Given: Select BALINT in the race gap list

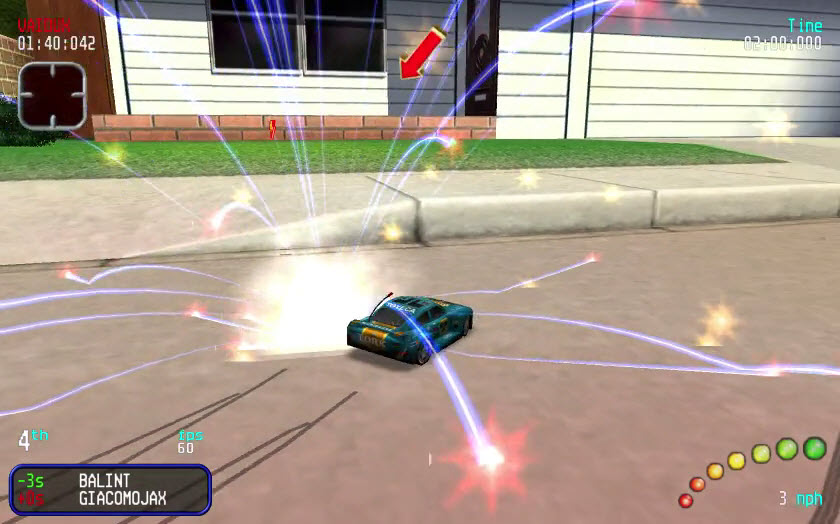Looking at the screenshot, I should [x=104, y=481].
